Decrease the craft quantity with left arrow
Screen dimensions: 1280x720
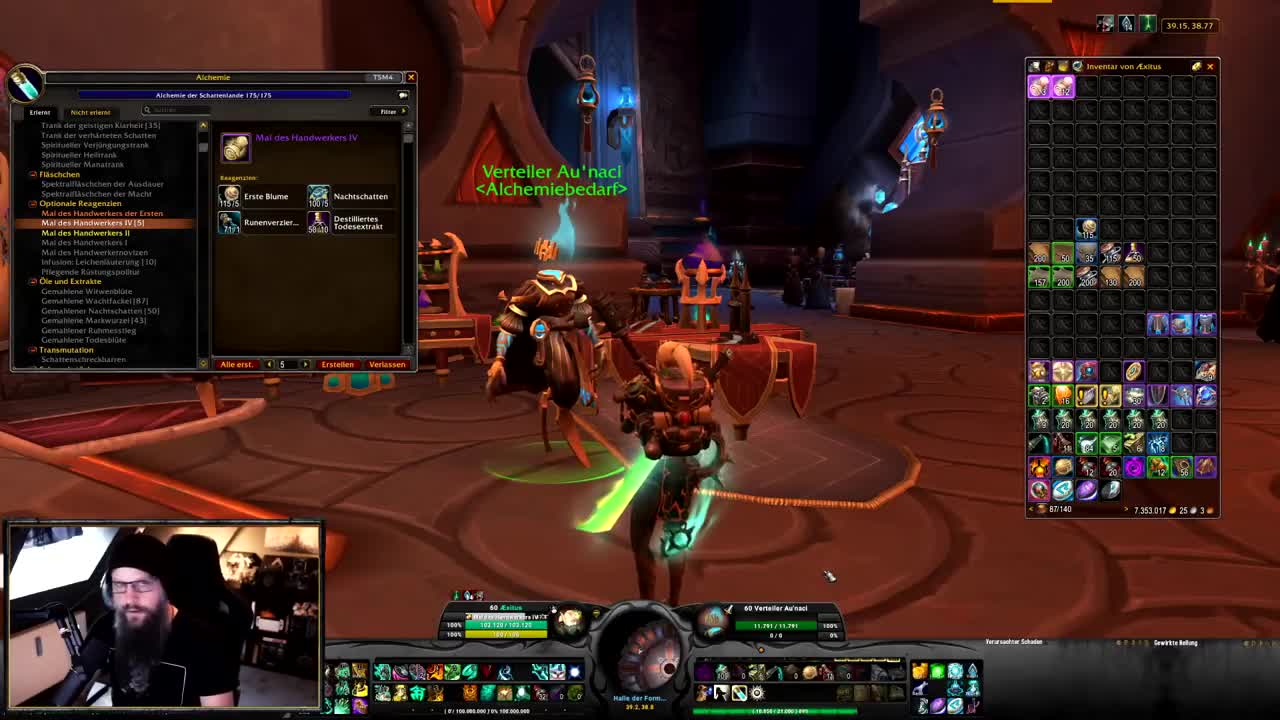pyautogui.click(x=269, y=364)
